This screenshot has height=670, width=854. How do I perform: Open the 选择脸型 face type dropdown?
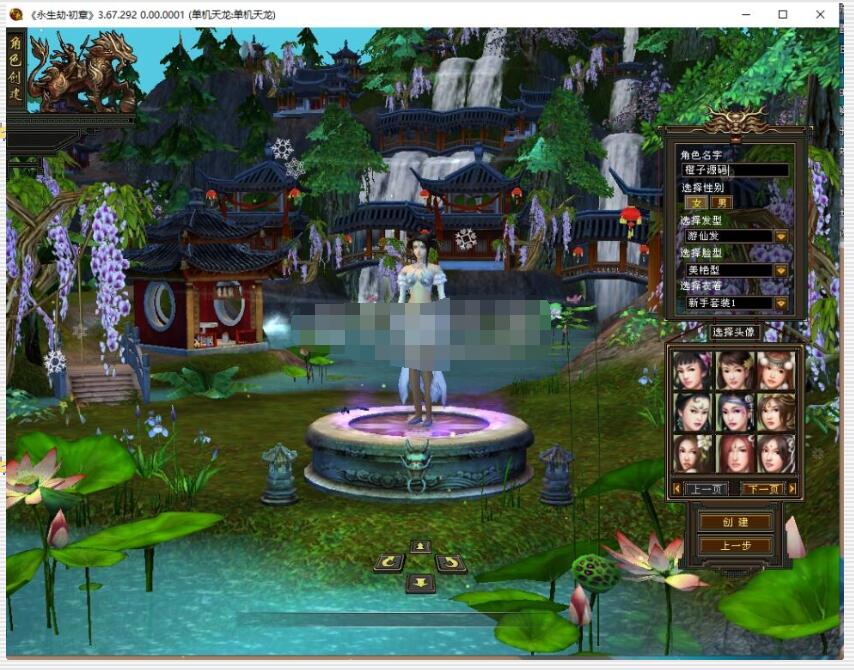(x=781, y=270)
